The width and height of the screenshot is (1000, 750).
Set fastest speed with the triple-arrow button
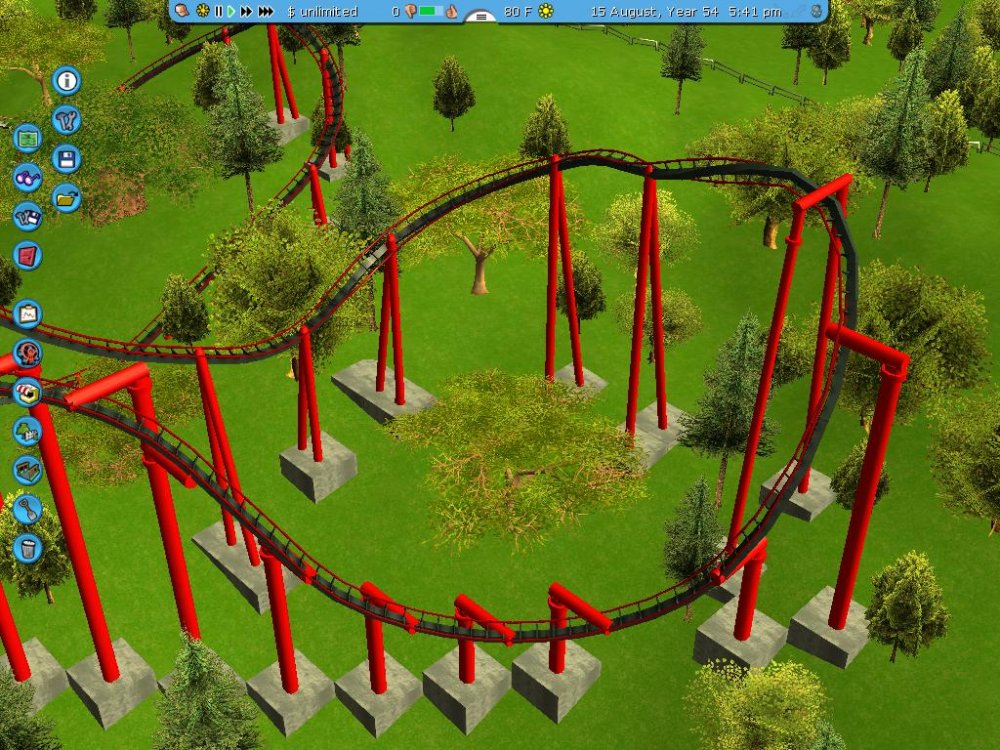click(266, 11)
